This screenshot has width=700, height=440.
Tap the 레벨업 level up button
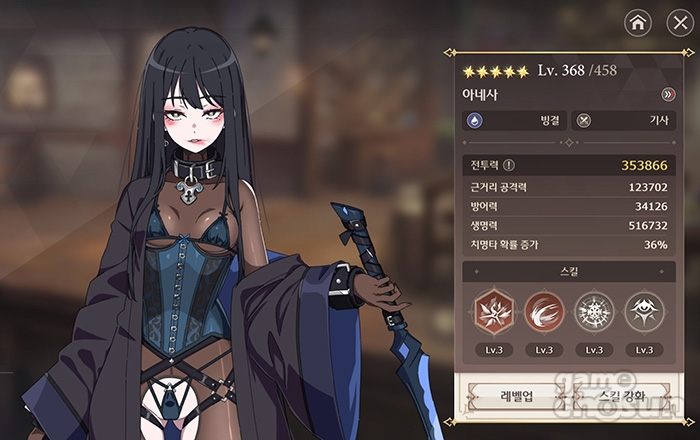pos(515,396)
